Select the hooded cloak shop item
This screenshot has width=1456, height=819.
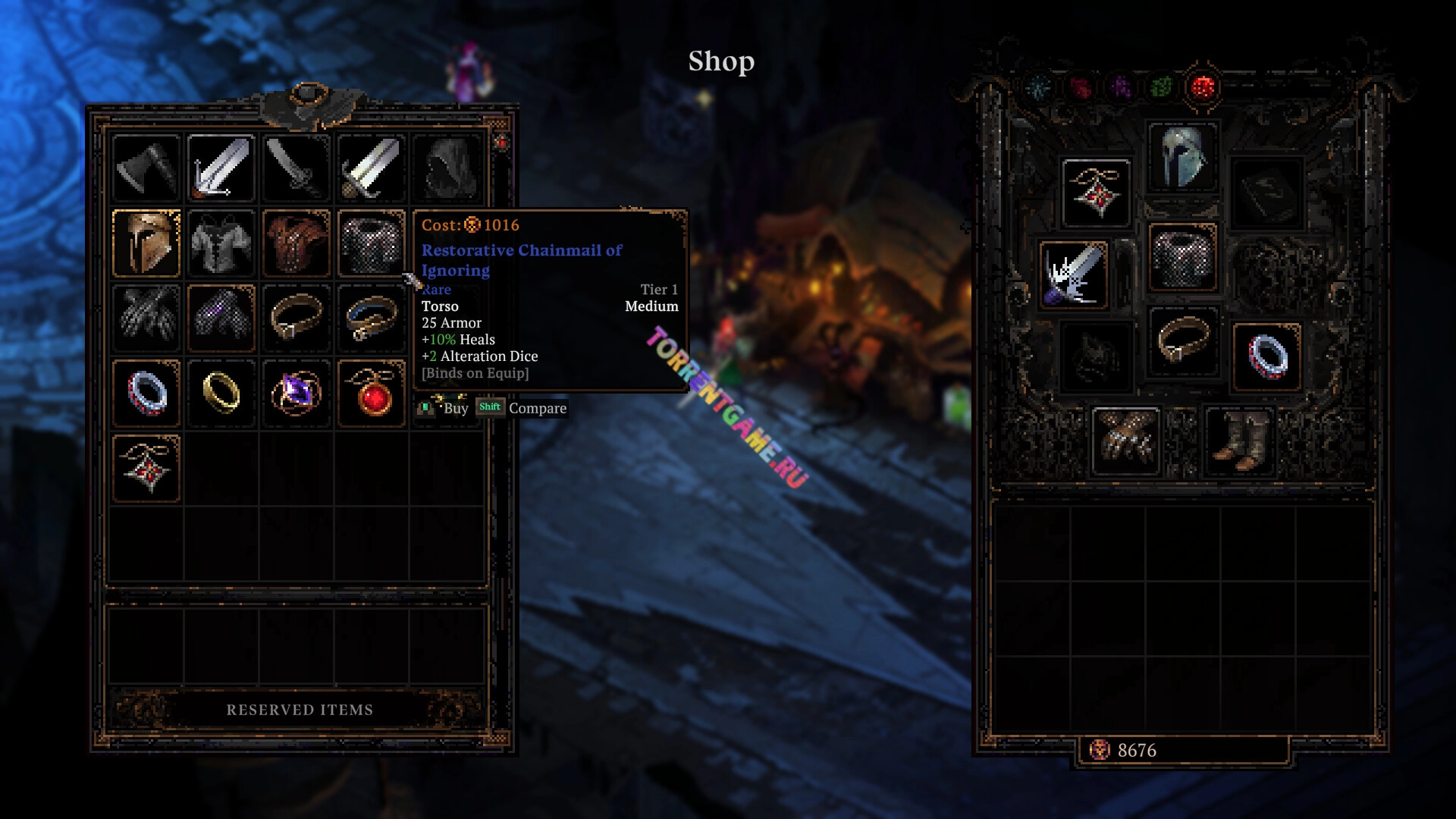point(447,168)
